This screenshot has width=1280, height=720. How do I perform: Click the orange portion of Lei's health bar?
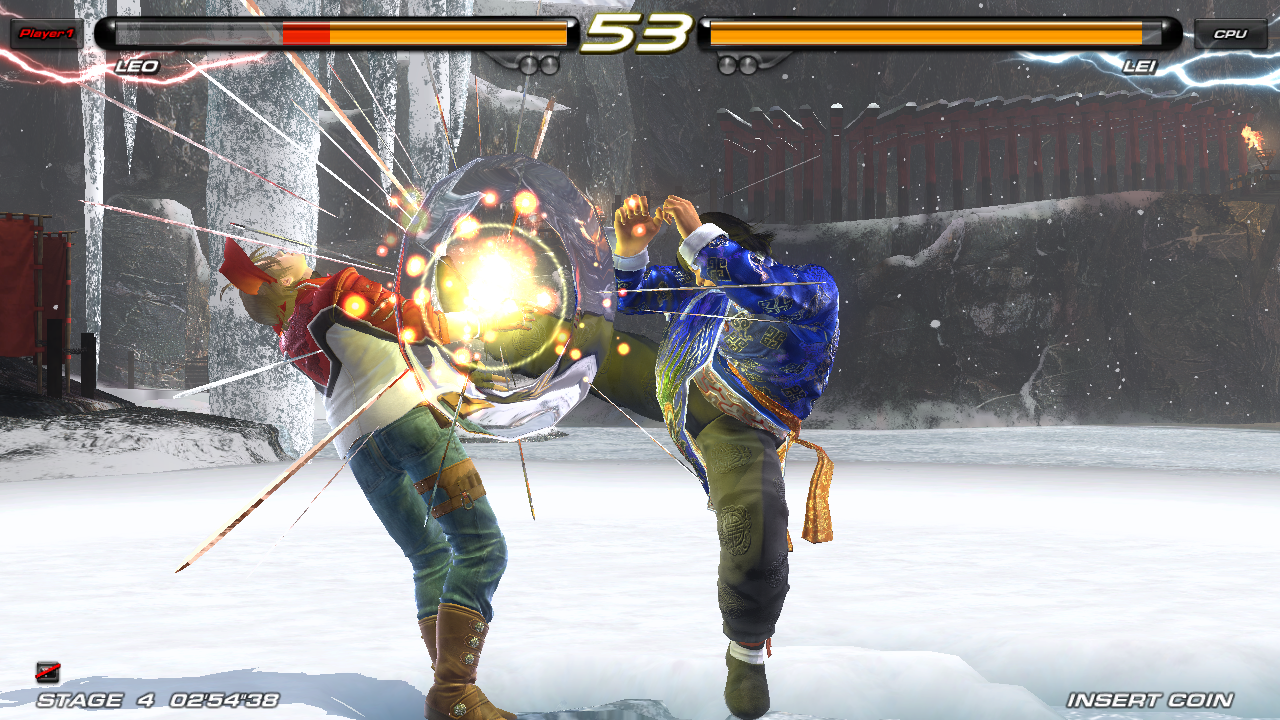(x=925, y=33)
